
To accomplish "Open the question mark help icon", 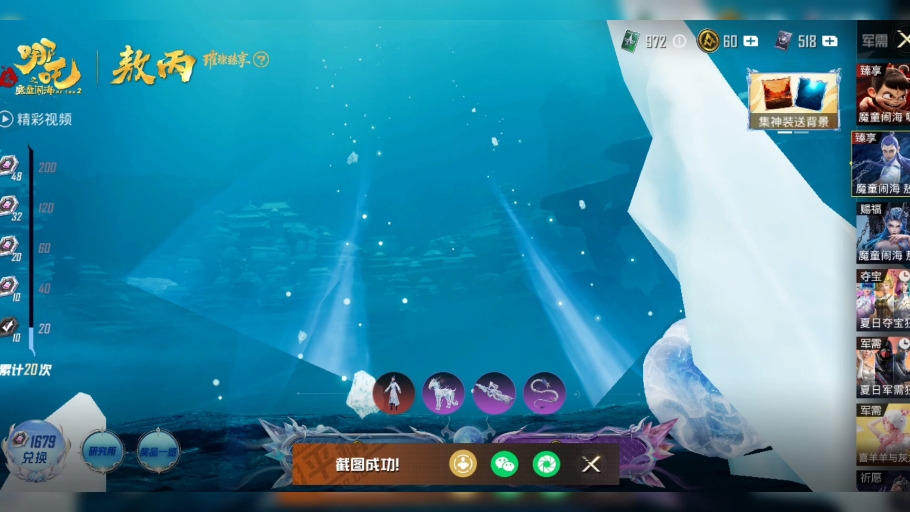I will point(262,59).
